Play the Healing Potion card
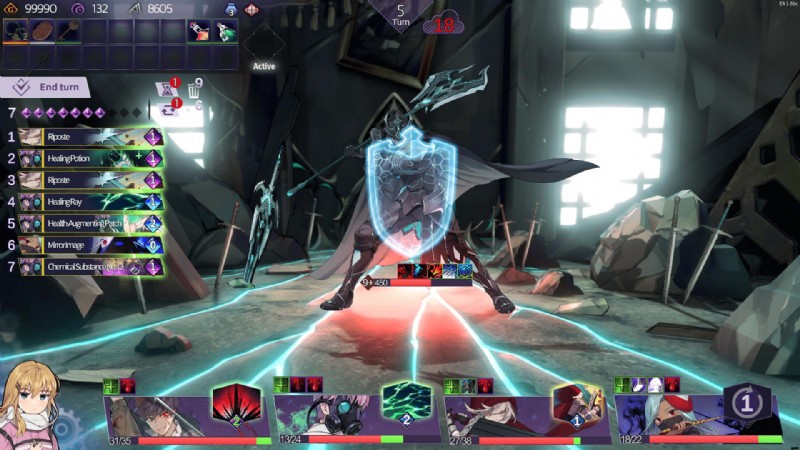800x450 pixels. [x=85, y=158]
